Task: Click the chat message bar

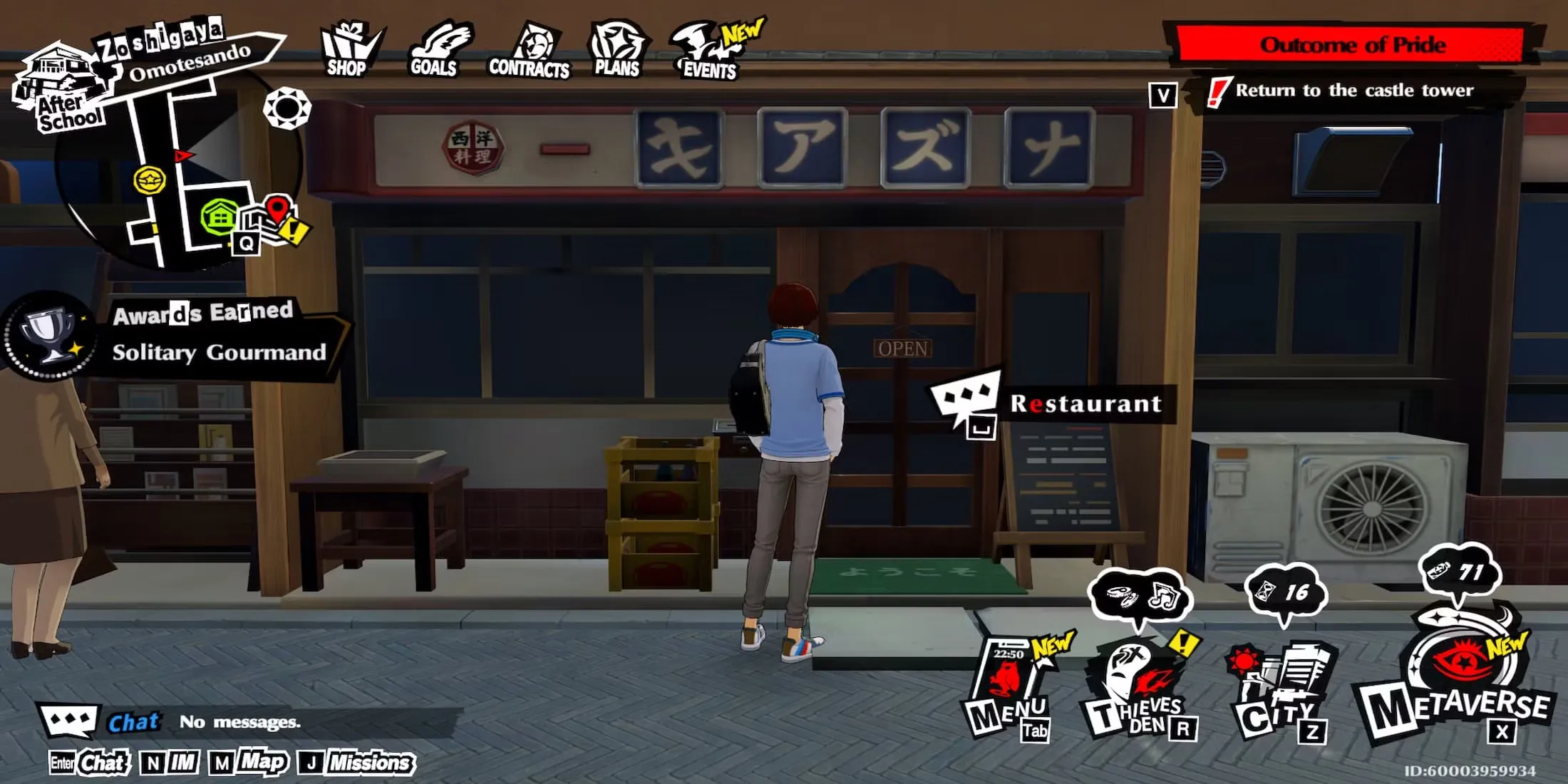Action: (285, 722)
